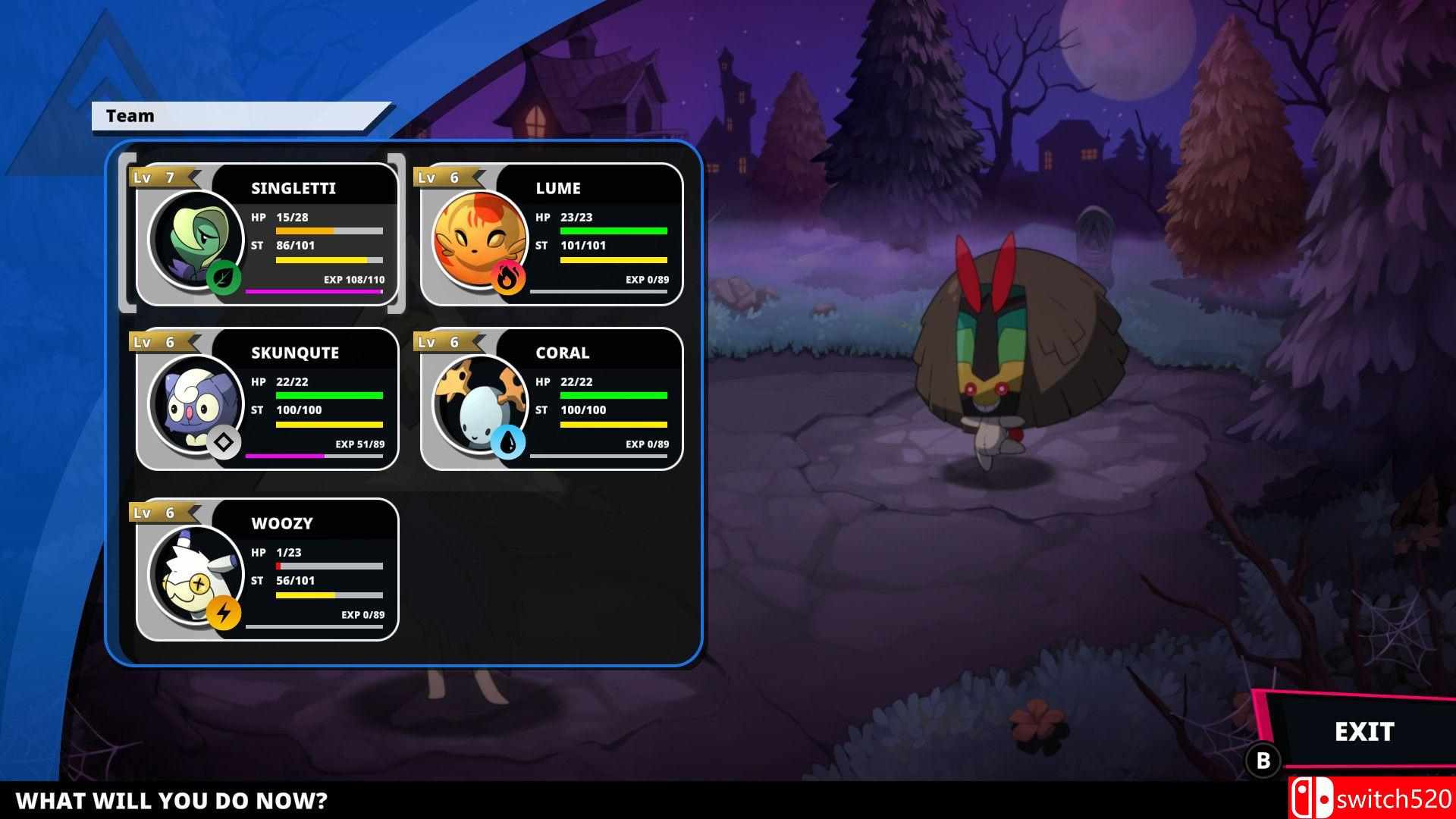Click the switch520 logo in the corner
1456x819 pixels.
(x=1373, y=798)
